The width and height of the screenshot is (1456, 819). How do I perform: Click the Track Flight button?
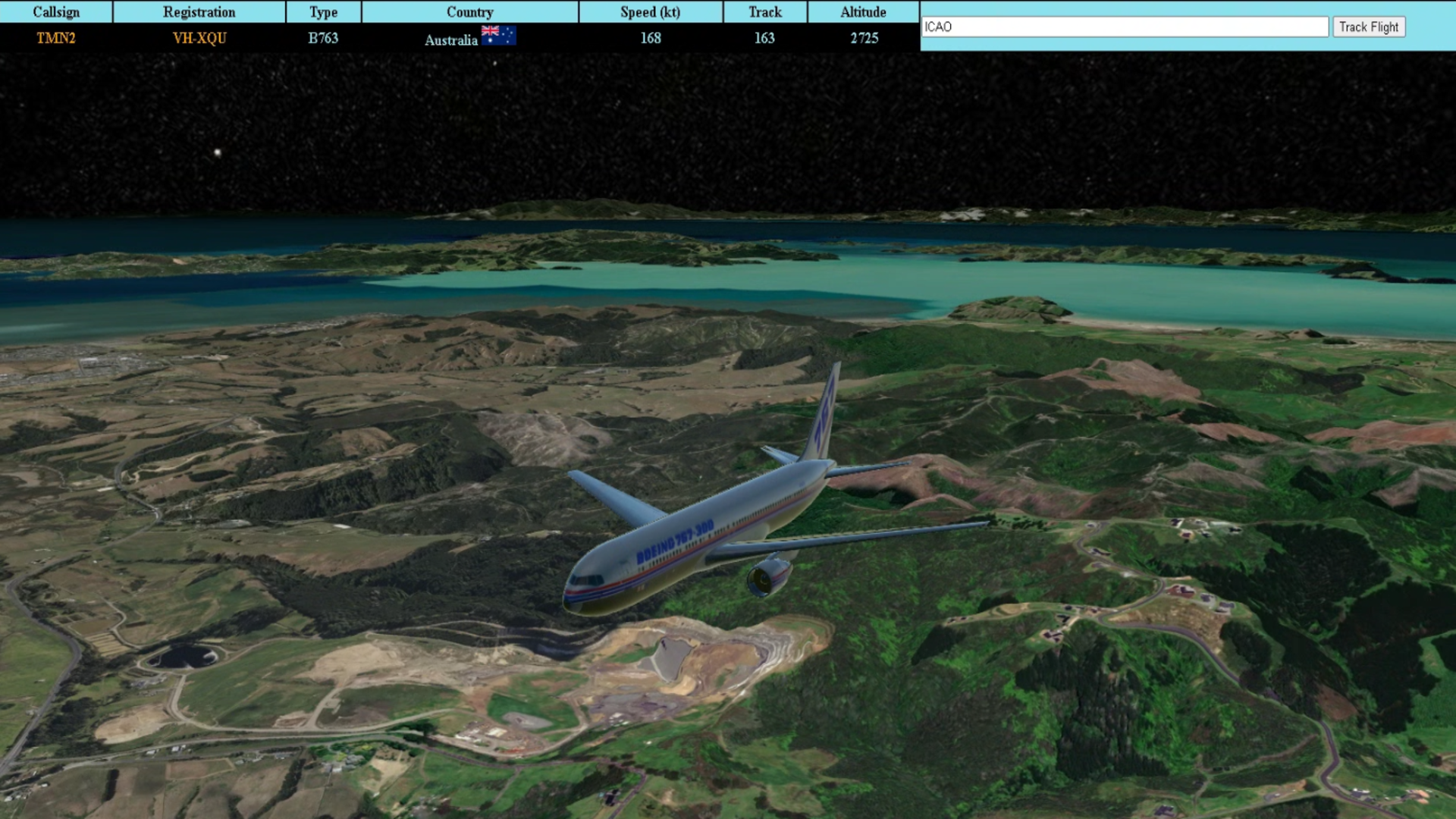[x=1368, y=27]
